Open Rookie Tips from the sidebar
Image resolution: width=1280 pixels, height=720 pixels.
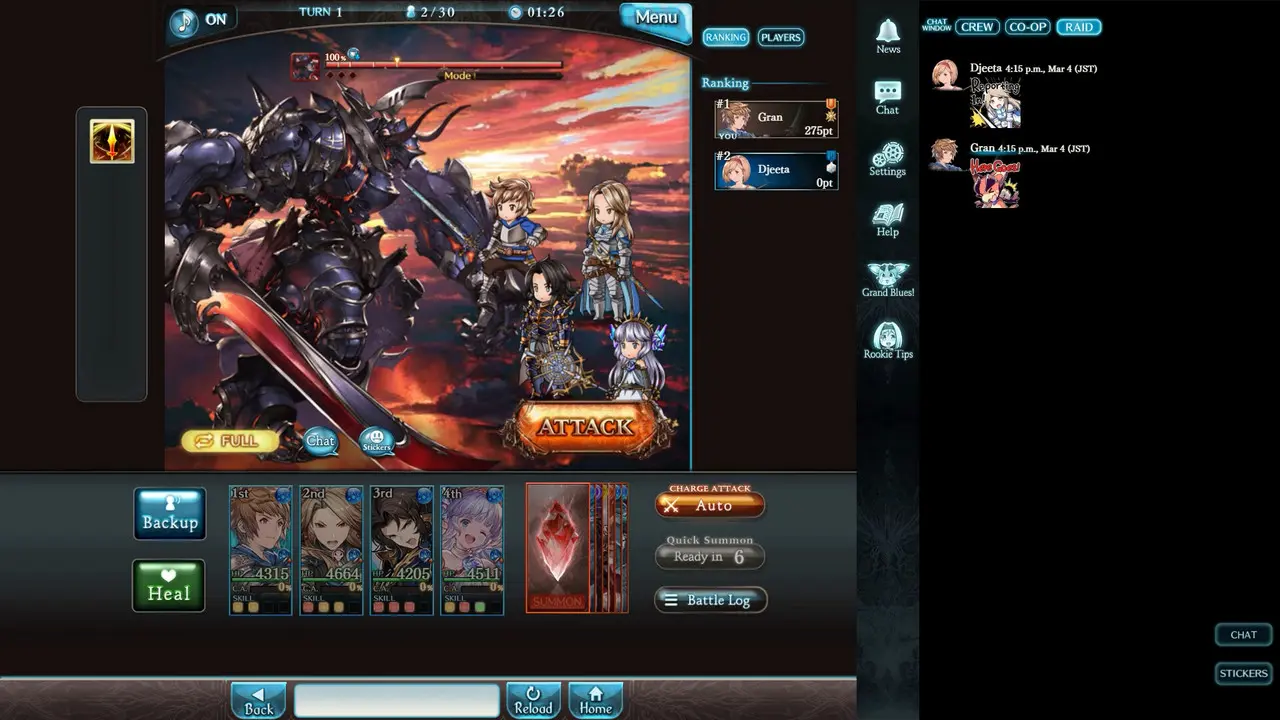coord(887,335)
